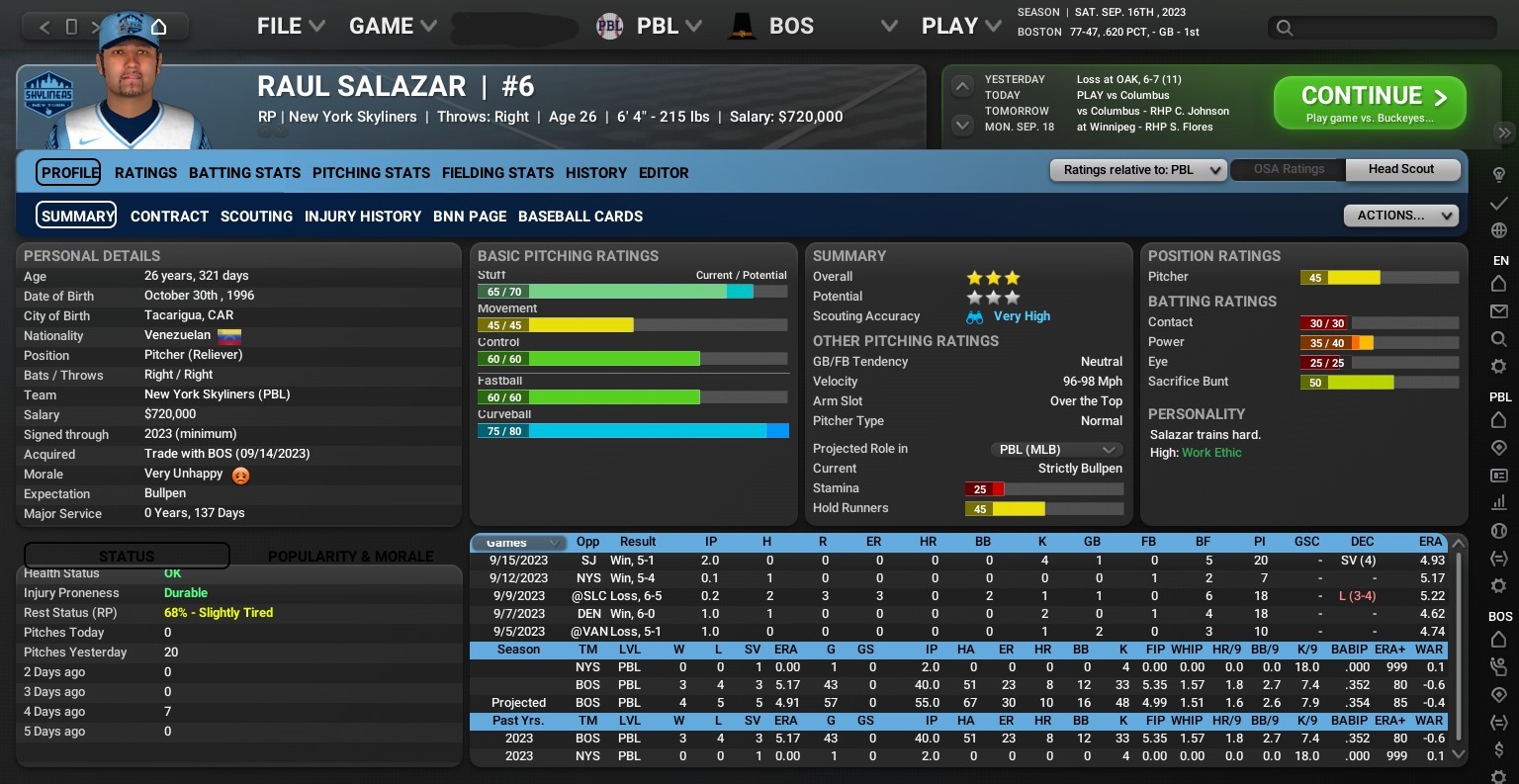Image resolution: width=1519 pixels, height=784 pixels.
Task: Switch to the PITCHING STATS tab
Action: [371, 173]
